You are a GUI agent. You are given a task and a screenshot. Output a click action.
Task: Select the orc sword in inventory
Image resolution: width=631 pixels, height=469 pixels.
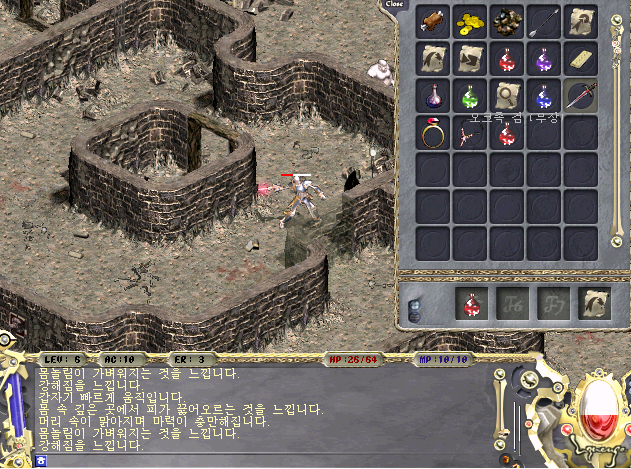click(x=581, y=96)
